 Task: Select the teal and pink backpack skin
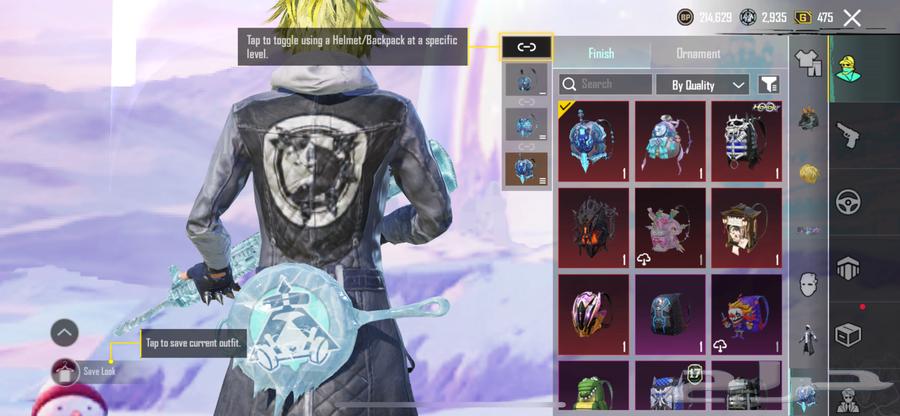(669, 141)
